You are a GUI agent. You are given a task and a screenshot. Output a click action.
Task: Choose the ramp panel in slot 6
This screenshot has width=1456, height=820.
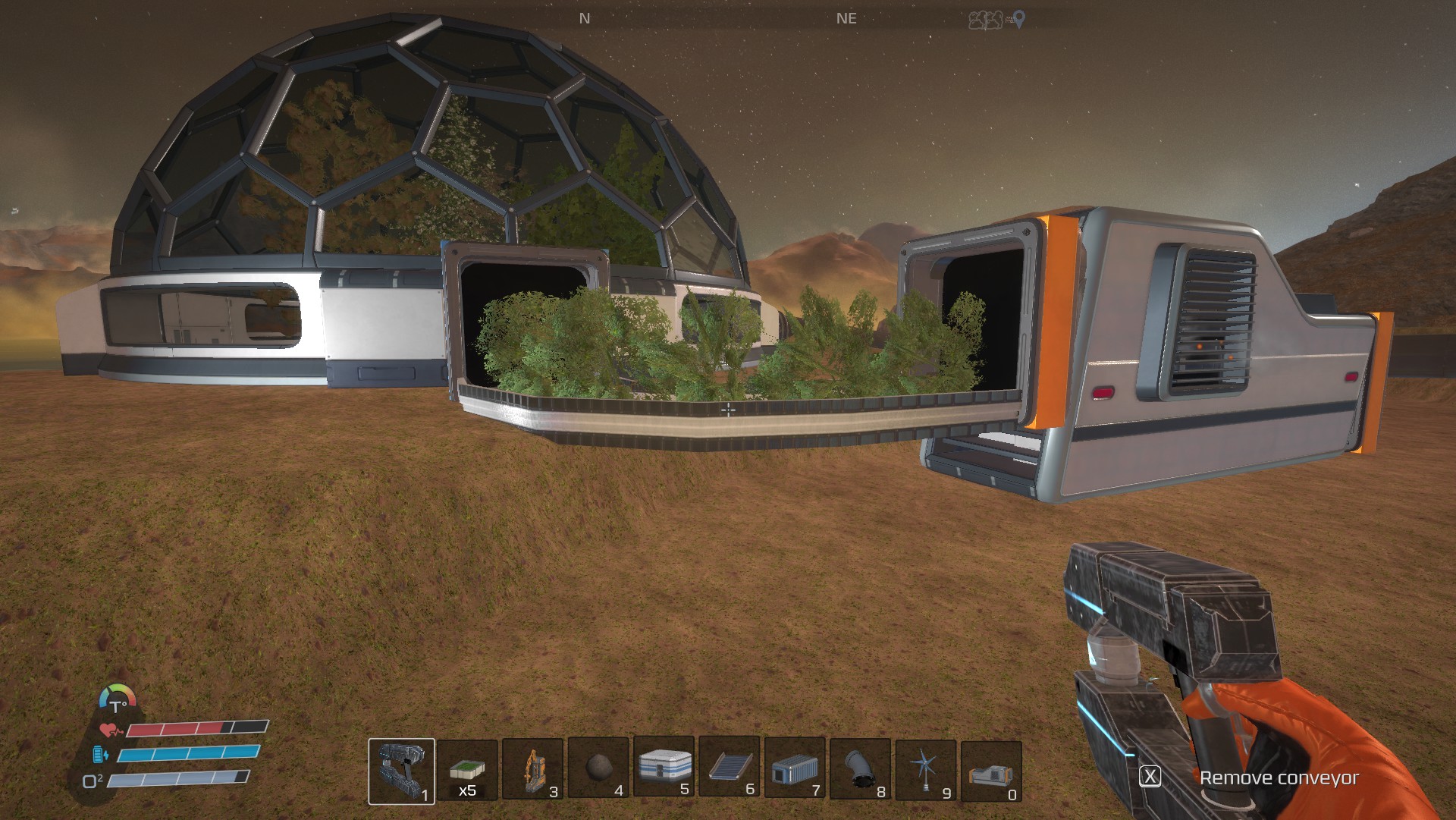click(x=730, y=767)
